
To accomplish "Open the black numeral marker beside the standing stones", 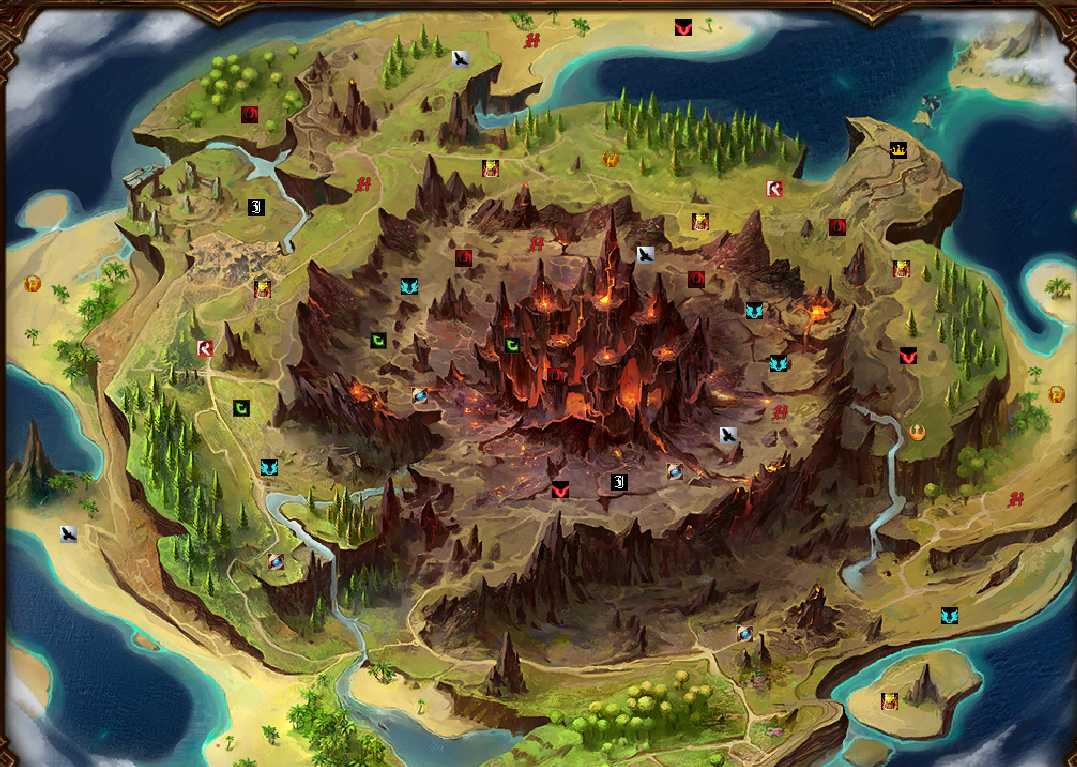I will pyautogui.click(x=256, y=207).
